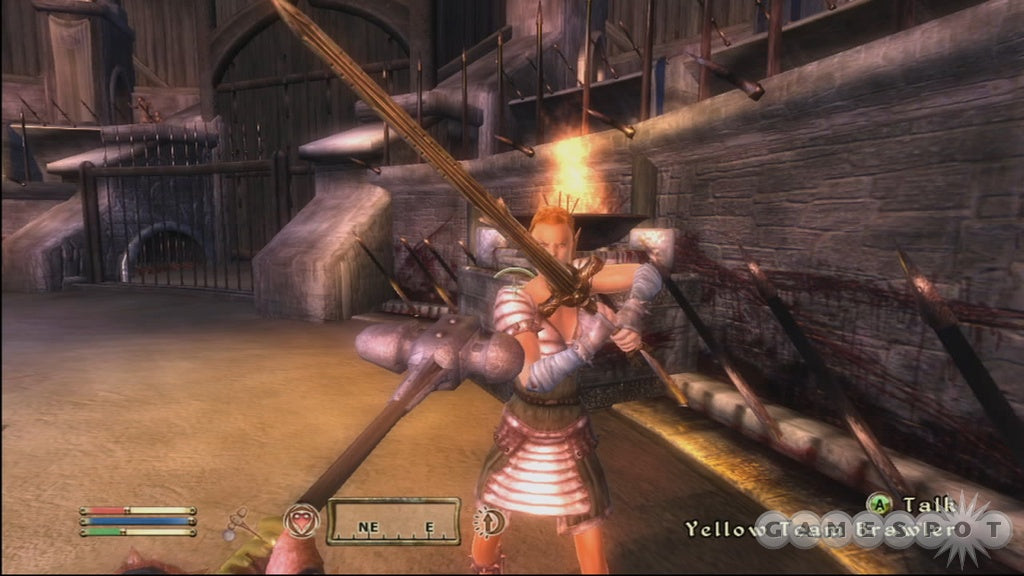Click the compass showing NE and E
The height and width of the screenshot is (576, 1024).
click(x=393, y=521)
